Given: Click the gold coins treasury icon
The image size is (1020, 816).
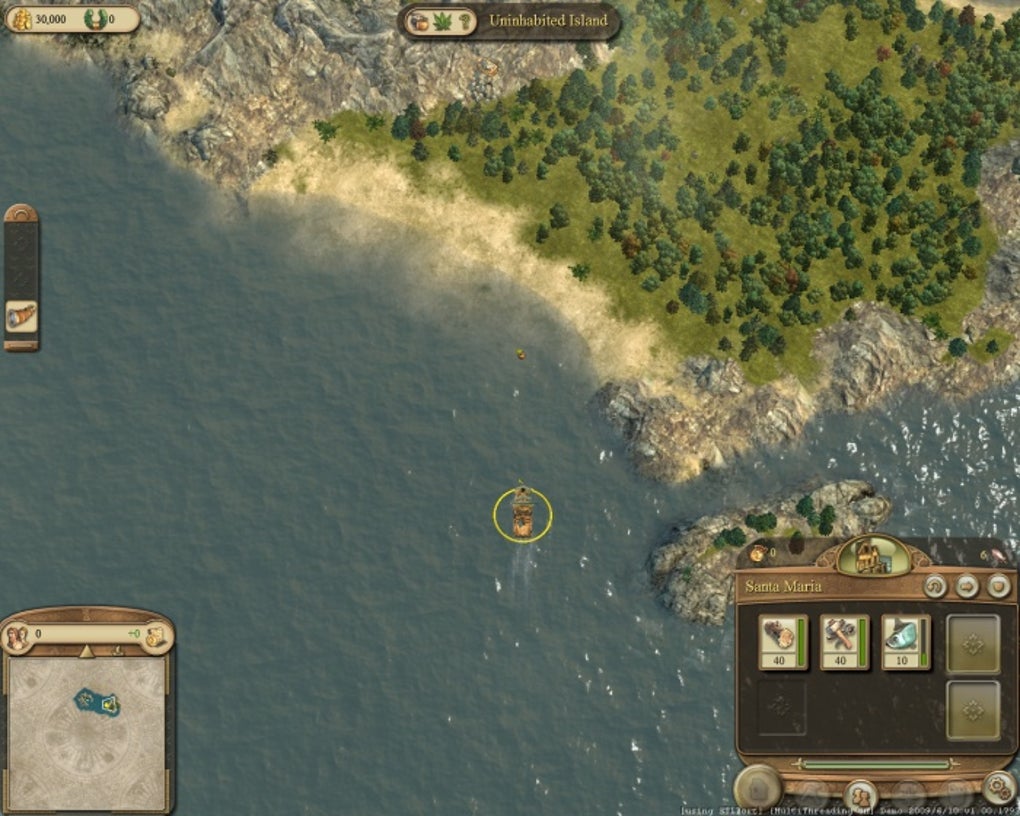Looking at the screenshot, I should tap(20, 19).
